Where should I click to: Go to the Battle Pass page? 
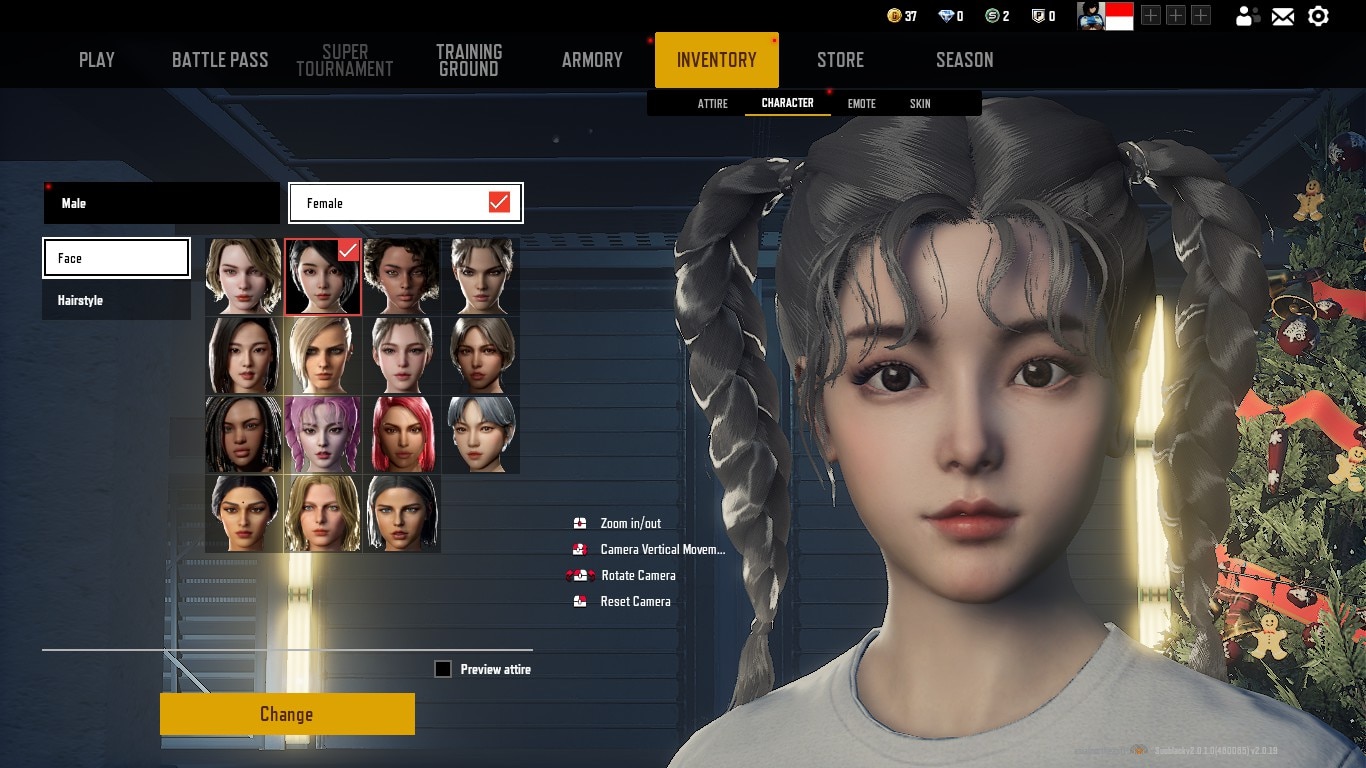point(220,60)
